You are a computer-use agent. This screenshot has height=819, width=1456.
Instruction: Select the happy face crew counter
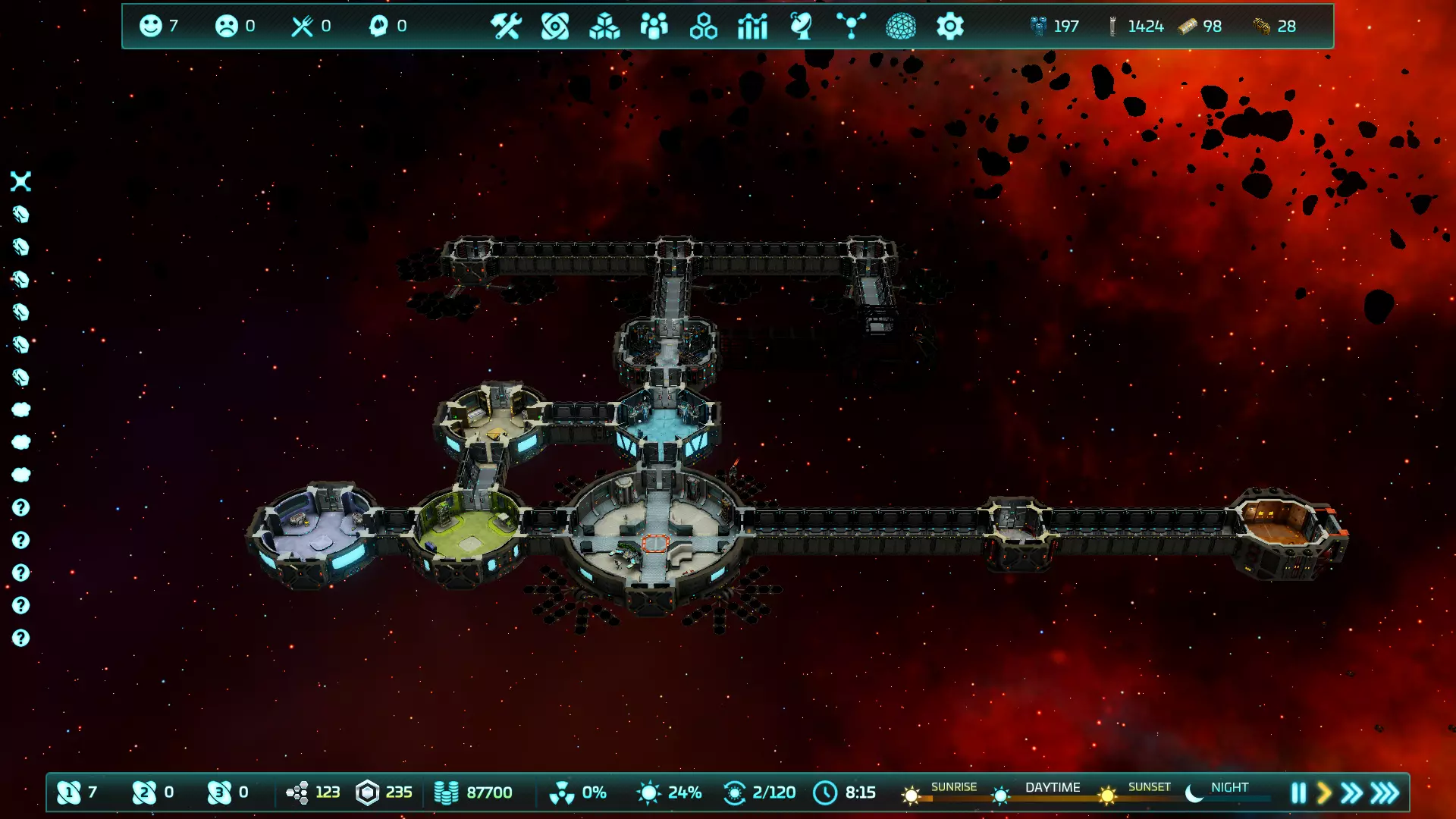[x=151, y=26]
